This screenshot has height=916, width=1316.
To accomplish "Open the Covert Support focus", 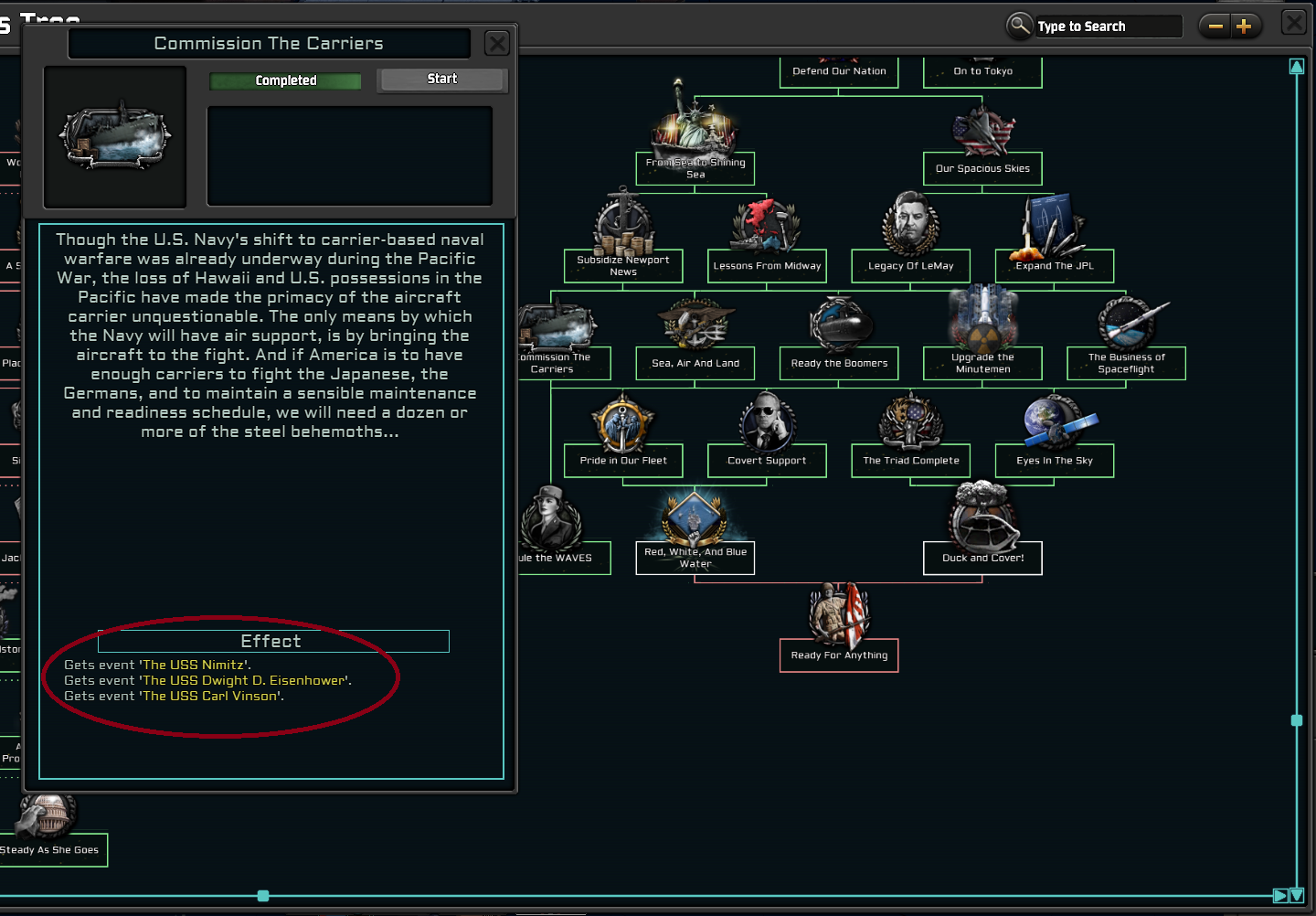I will 767,419.
